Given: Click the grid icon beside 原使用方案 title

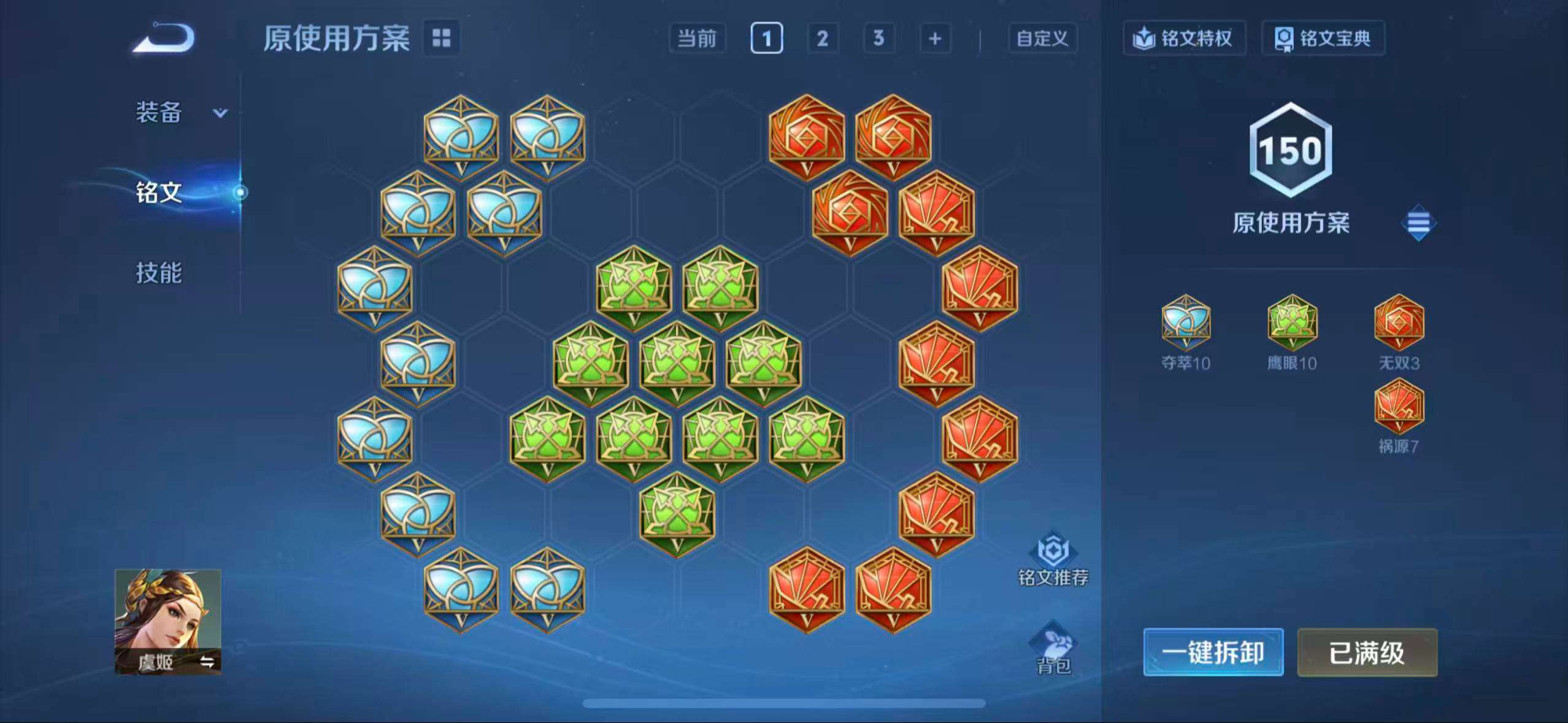Looking at the screenshot, I should point(443,38).
